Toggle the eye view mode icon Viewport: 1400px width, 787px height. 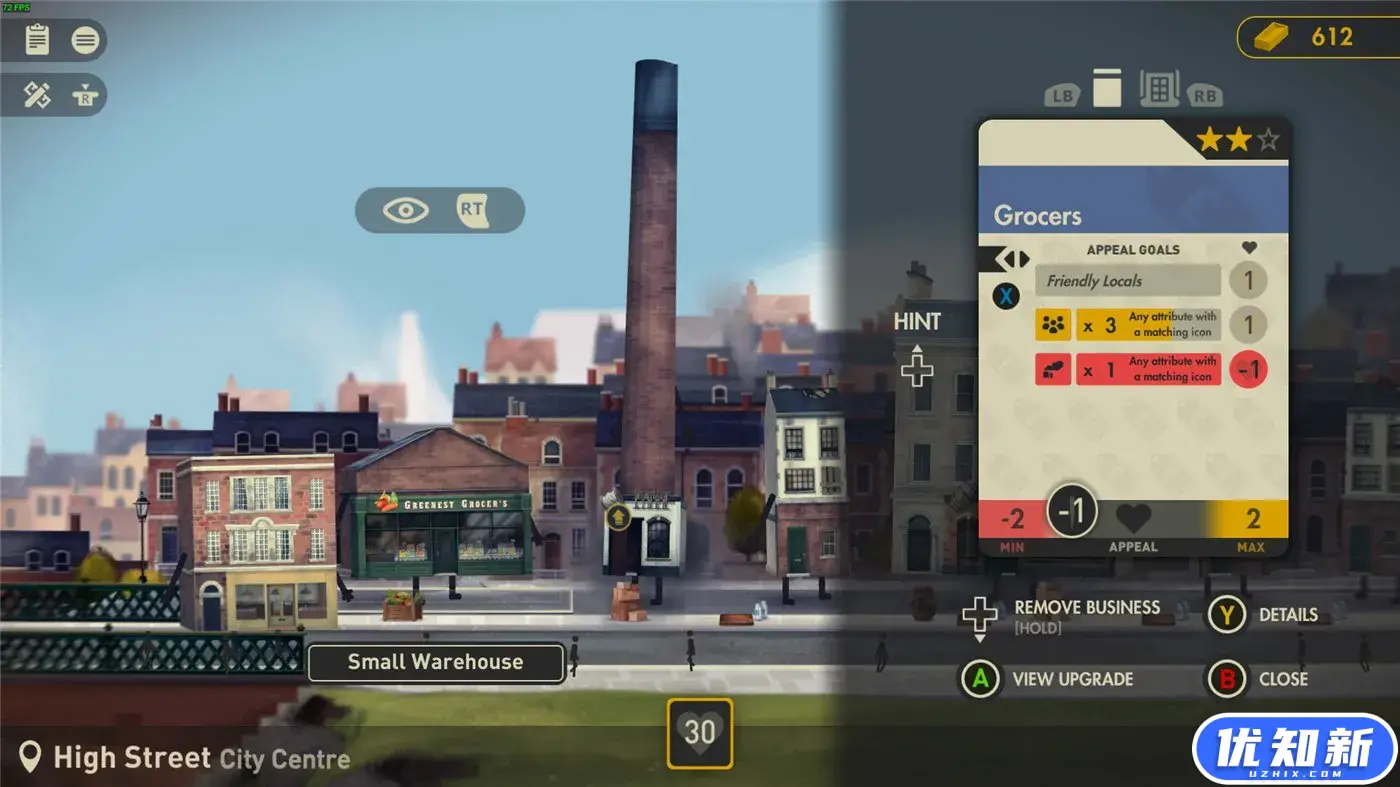point(406,210)
